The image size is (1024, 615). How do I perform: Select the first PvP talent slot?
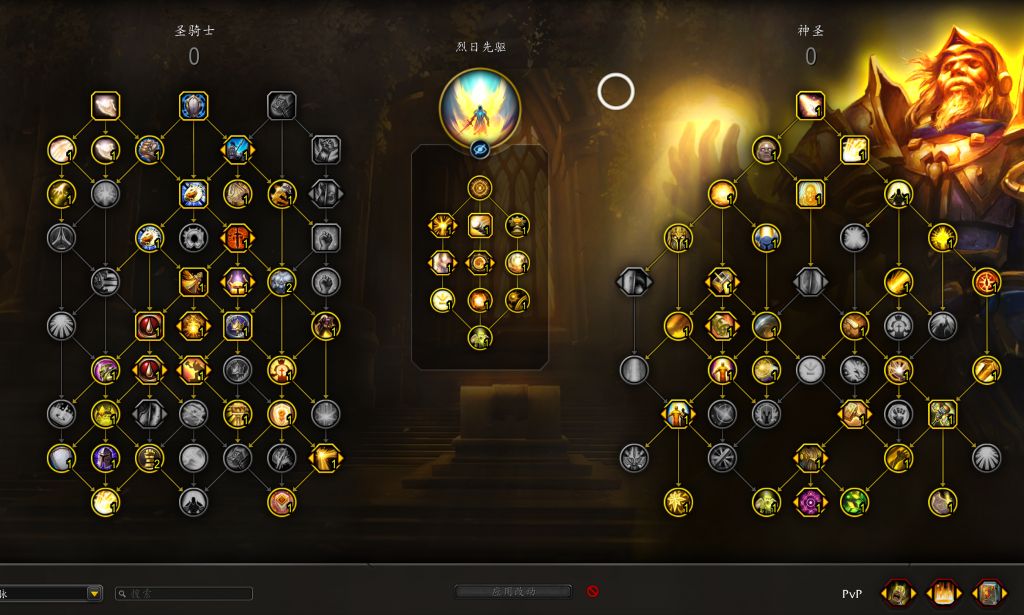[898, 593]
